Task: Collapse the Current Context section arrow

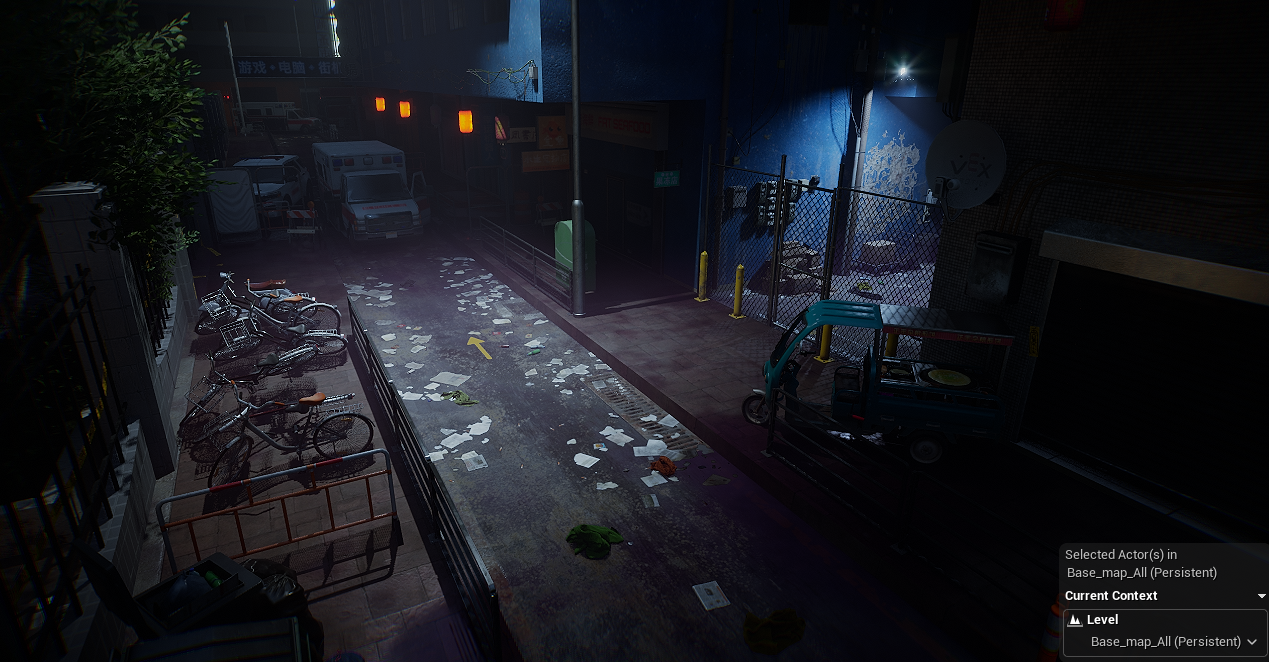Action: (1261, 597)
